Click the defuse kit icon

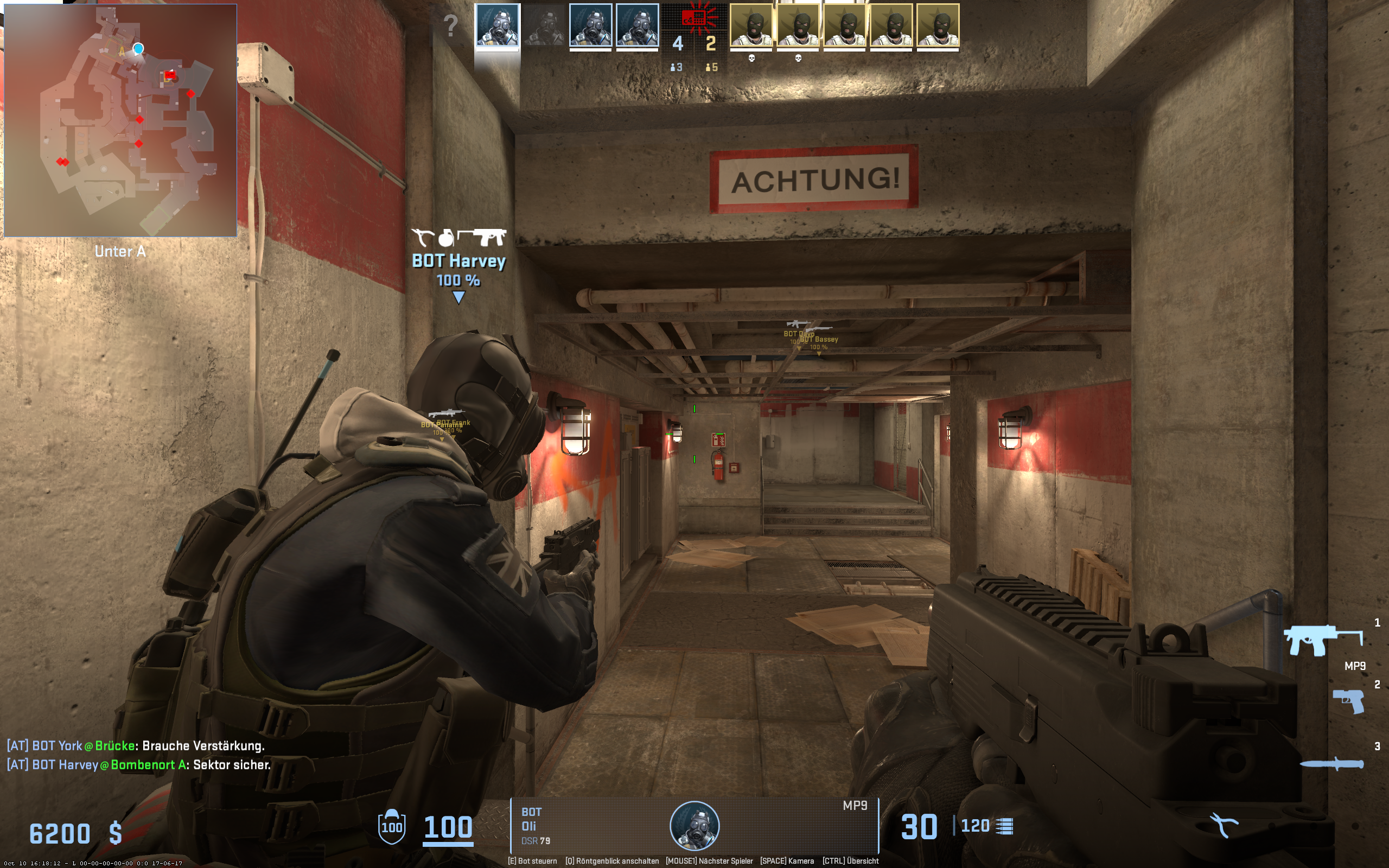click(x=1224, y=825)
